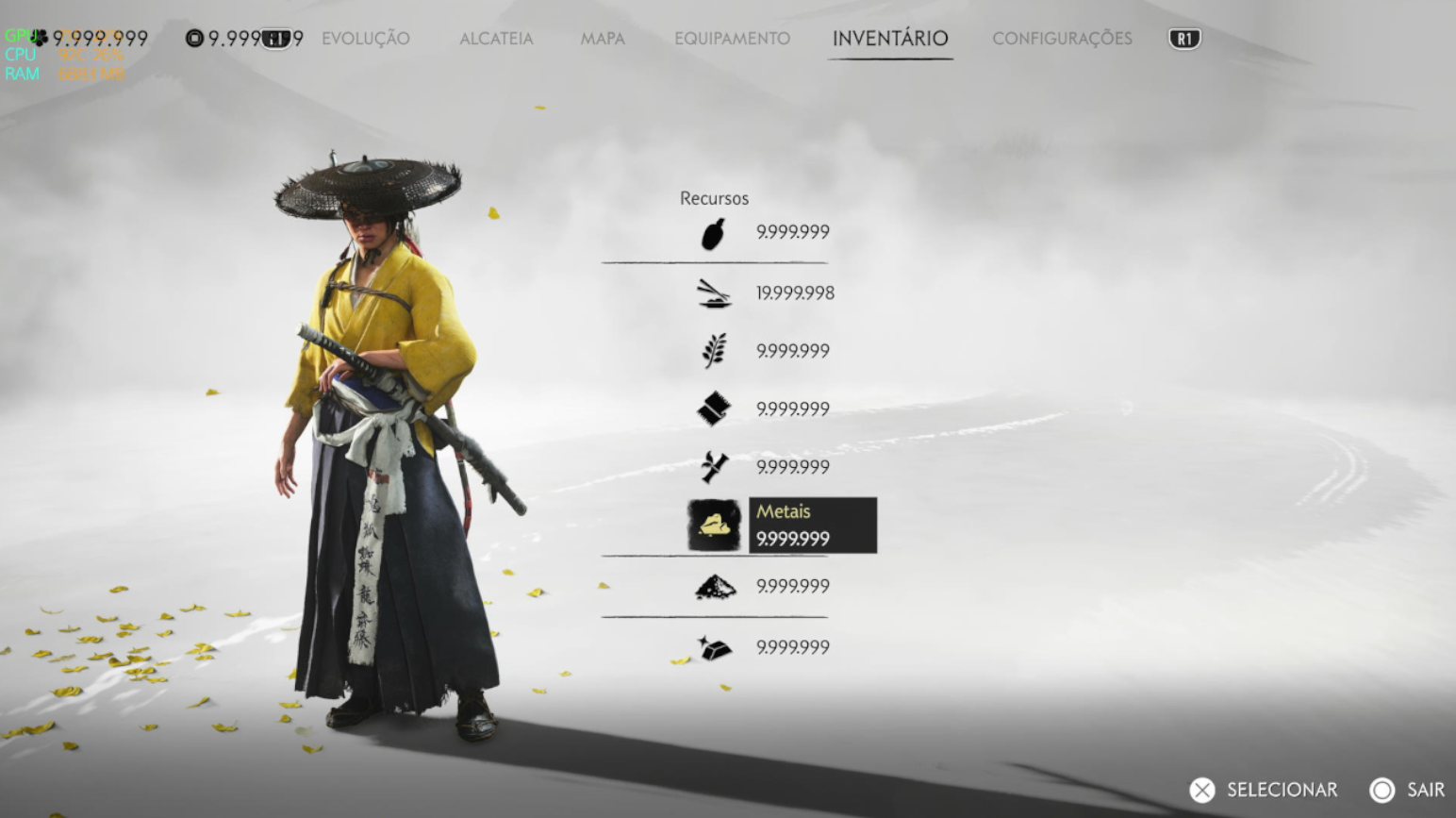Select the crossed wood sticks resource
The image size is (1456, 818).
coord(714,467)
